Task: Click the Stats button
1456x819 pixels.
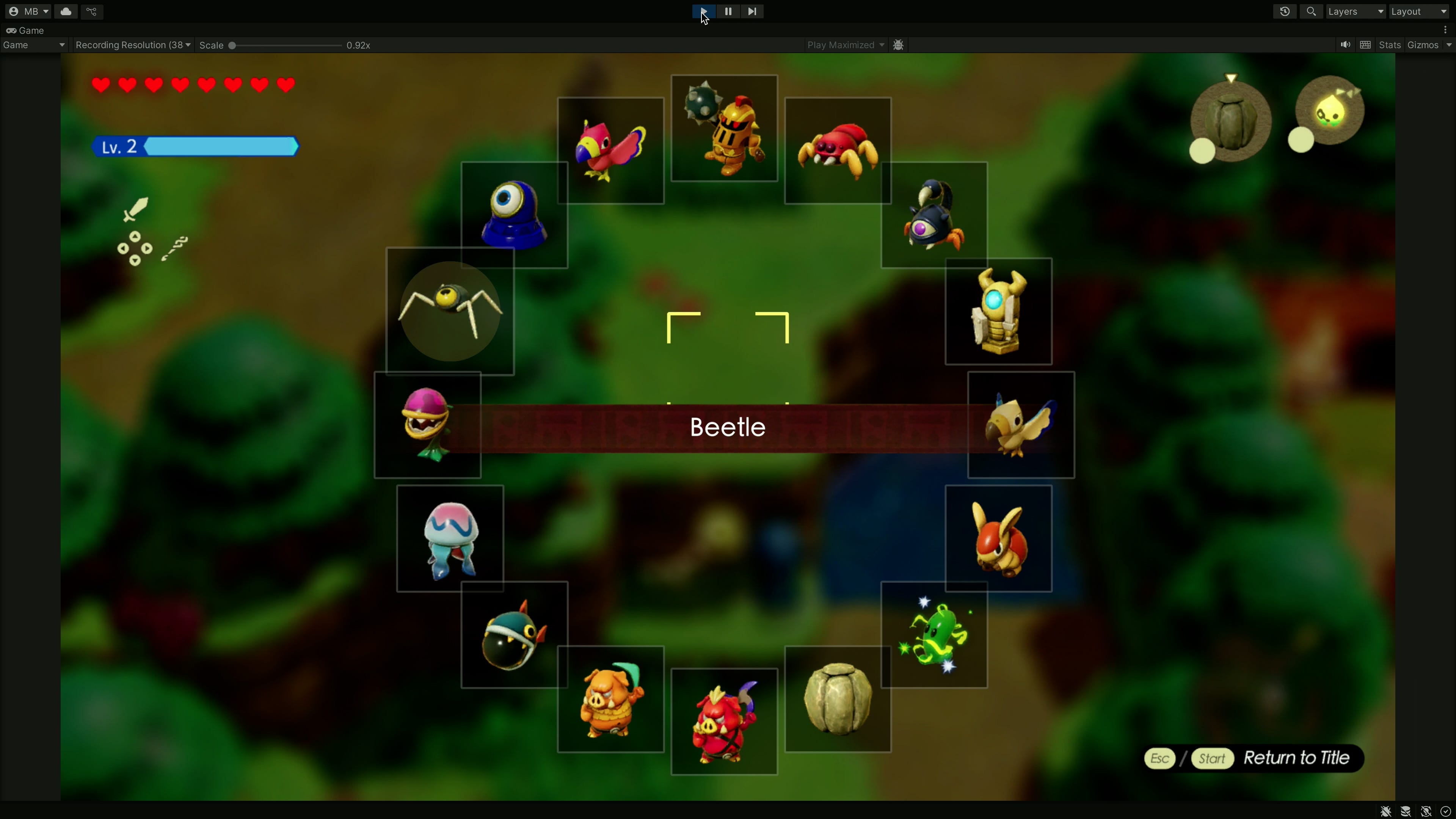Action: [x=1390, y=45]
